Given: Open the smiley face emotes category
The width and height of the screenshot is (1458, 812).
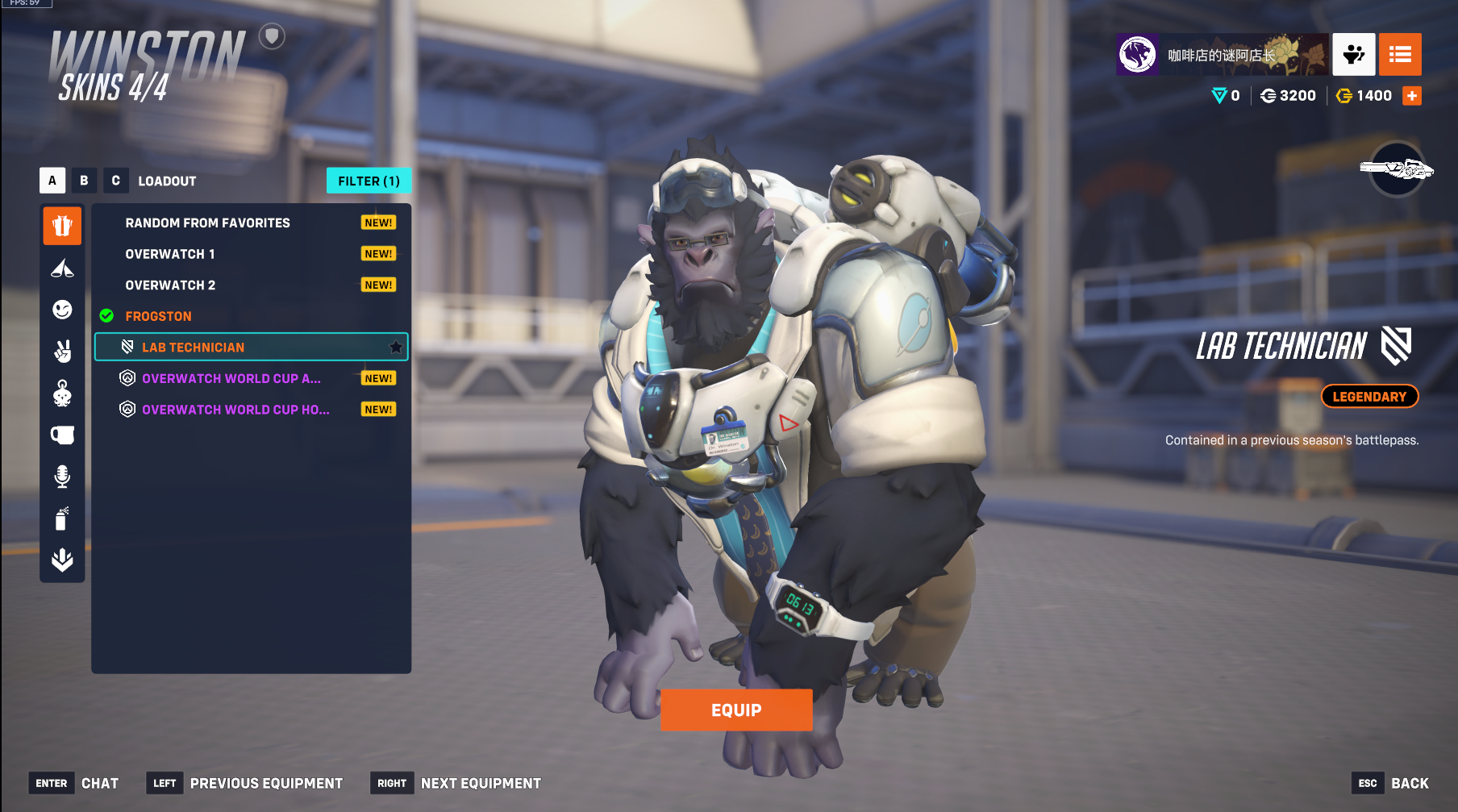Looking at the screenshot, I should pyautogui.click(x=62, y=310).
